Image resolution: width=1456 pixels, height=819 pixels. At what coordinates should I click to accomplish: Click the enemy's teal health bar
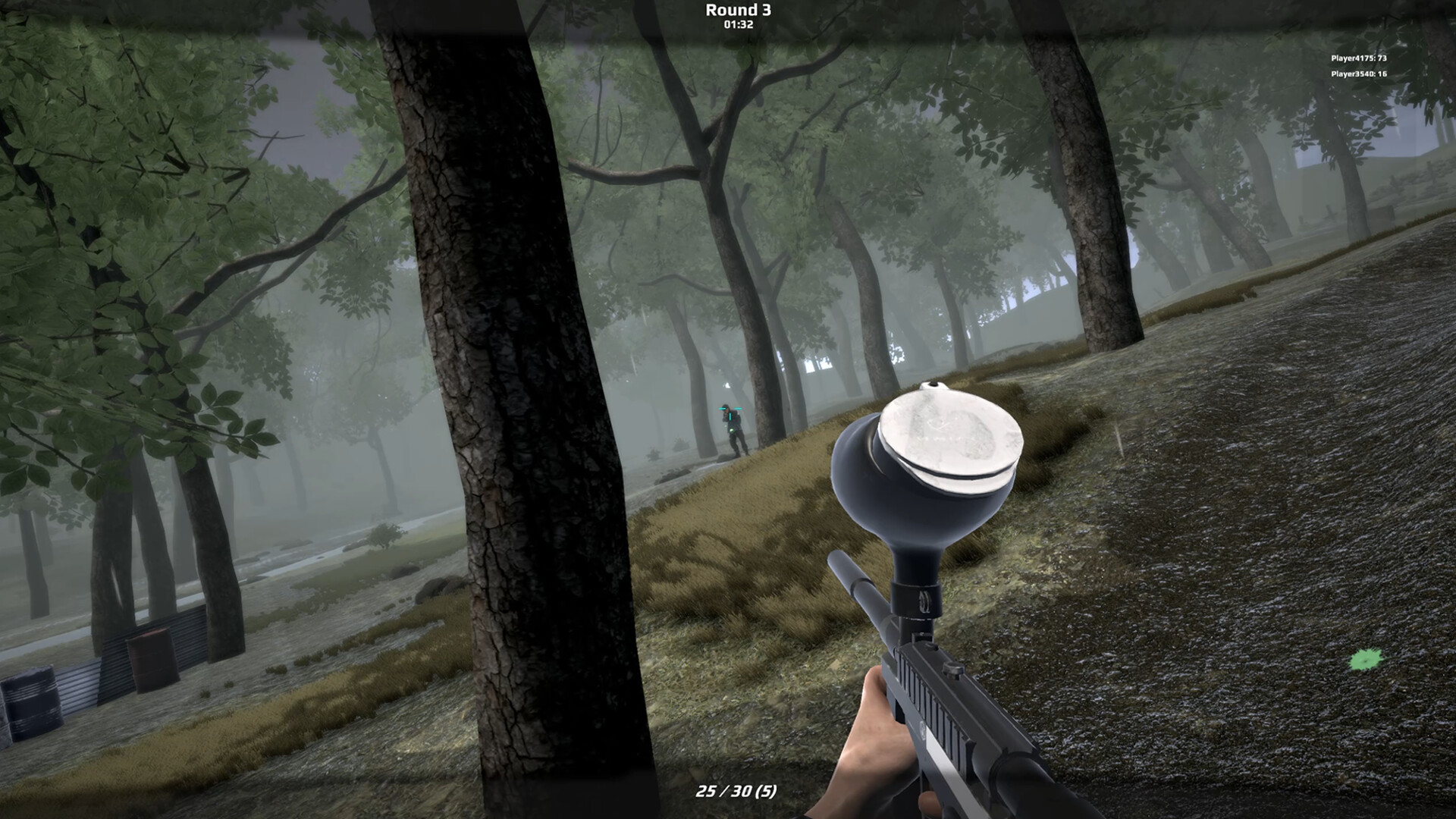(x=730, y=409)
